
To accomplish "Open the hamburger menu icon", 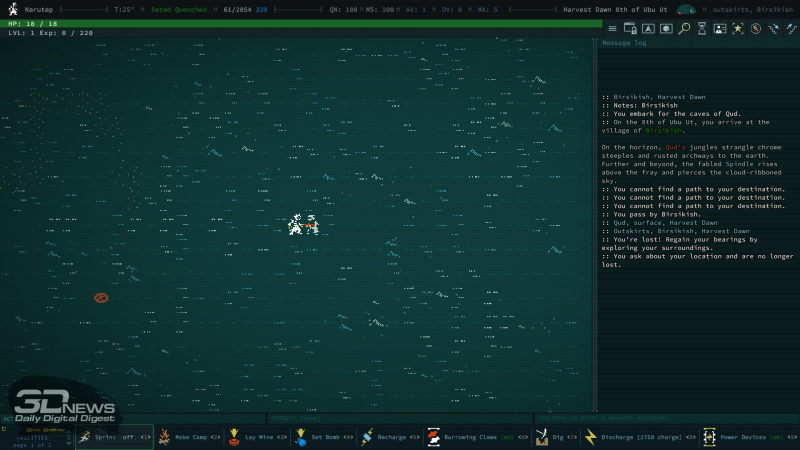I will [614, 29].
